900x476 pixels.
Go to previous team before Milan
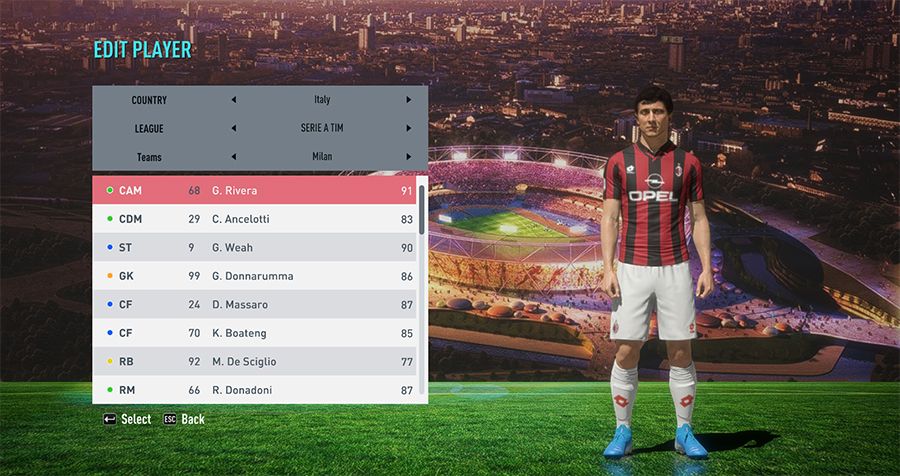pyautogui.click(x=234, y=157)
